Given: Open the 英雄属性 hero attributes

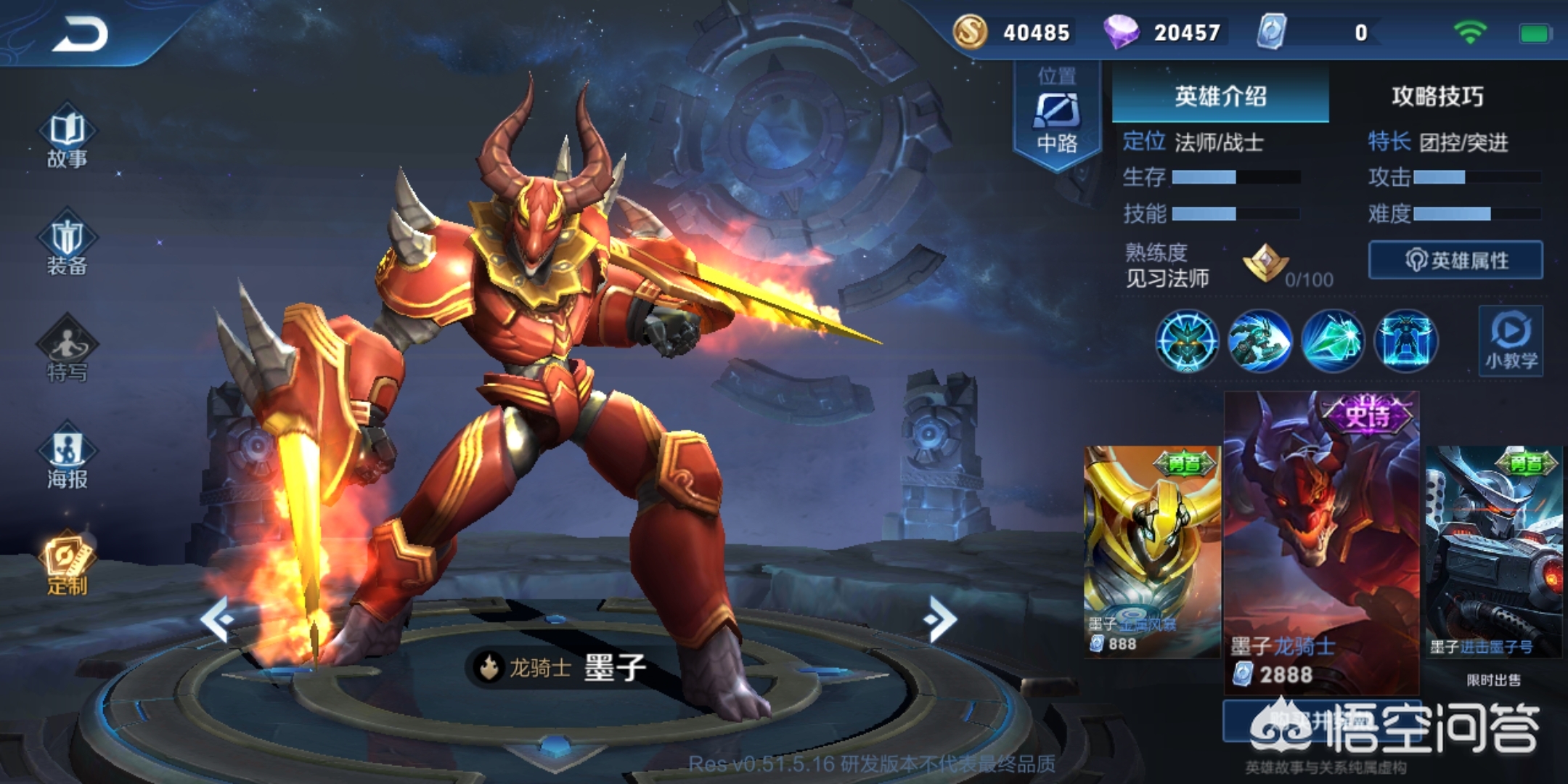Looking at the screenshot, I should point(1455,260).
